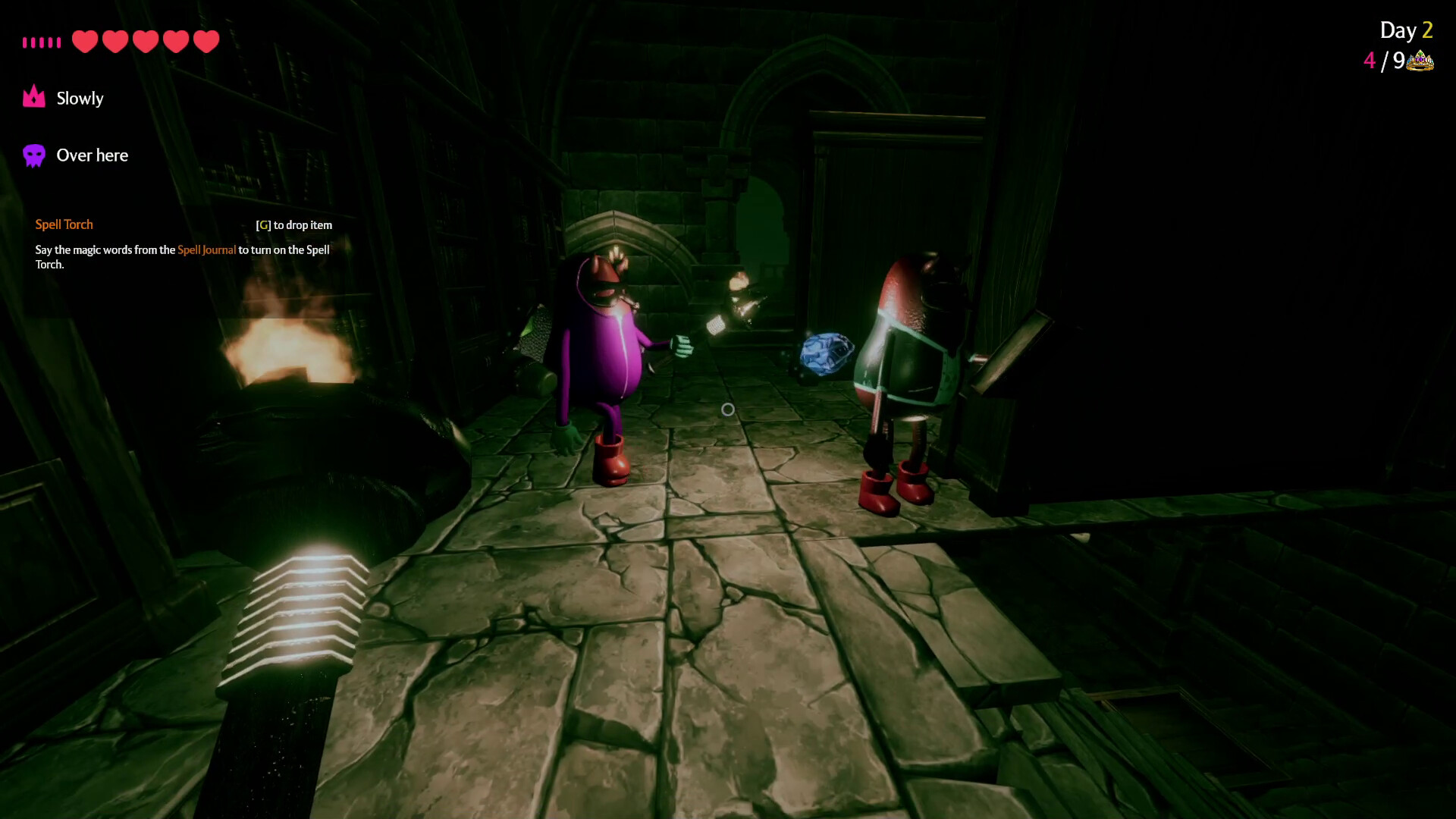This screenshot has height=819, width=1456.
Task: Select the Spell Torch item name
Action: coord(64,224)
